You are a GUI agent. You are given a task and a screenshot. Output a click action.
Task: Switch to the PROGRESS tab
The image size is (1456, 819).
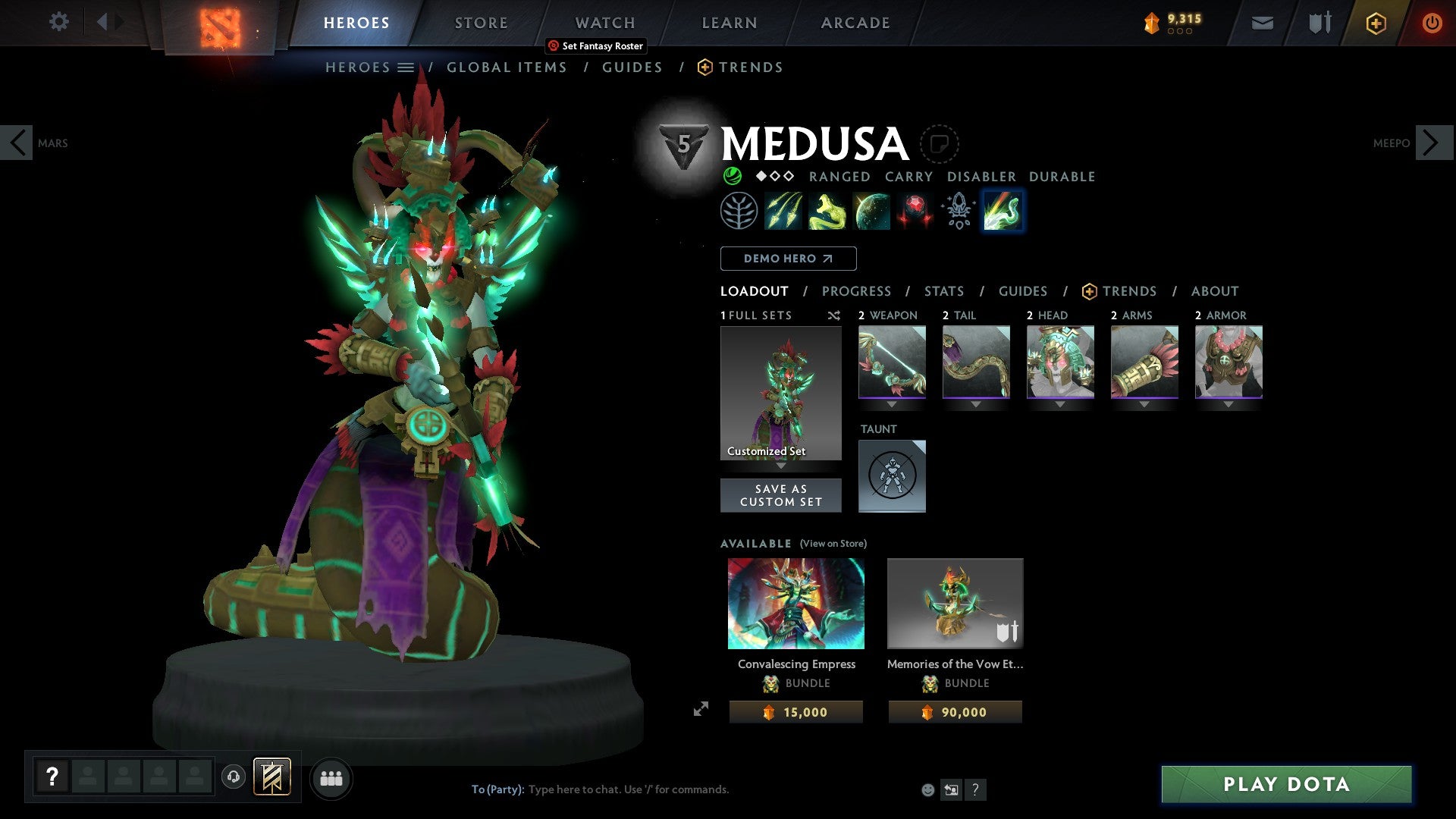pyautogui.click(x=857, y=291)
